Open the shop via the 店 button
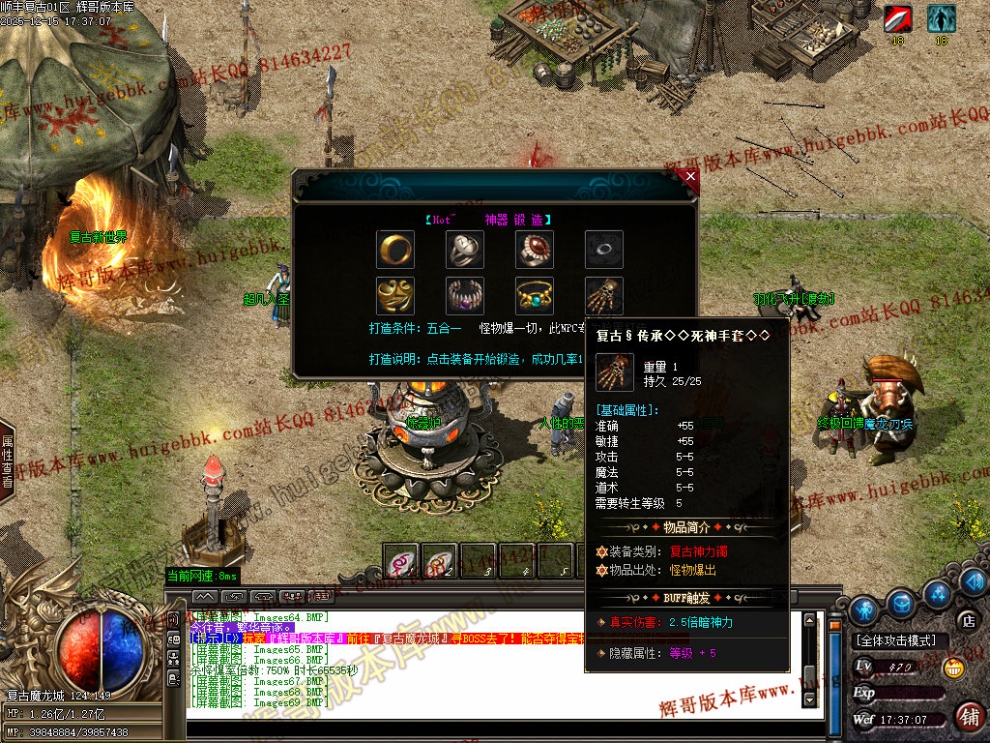Image resolution: width=990 pixels, height=743 pixels. (x=966, y=621)
